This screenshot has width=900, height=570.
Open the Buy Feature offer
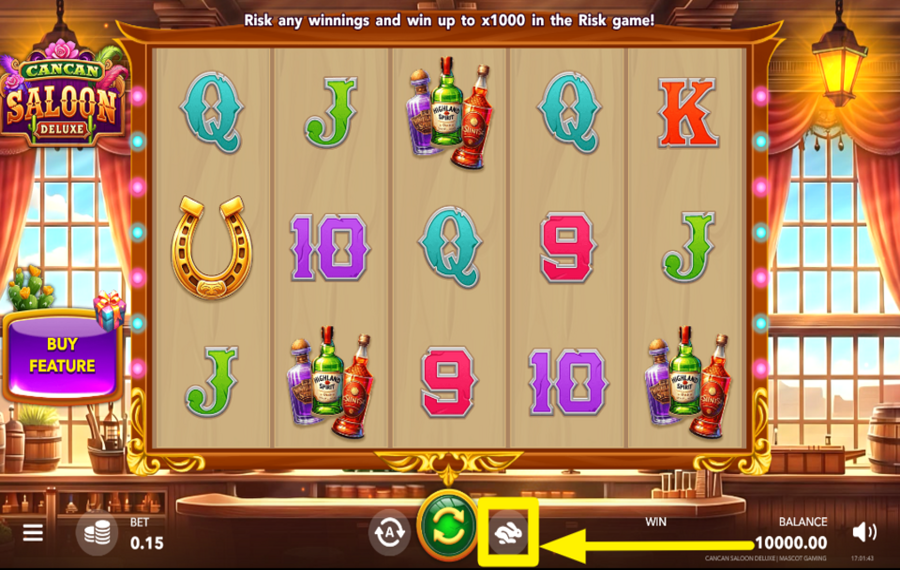[x=61, y=355]
